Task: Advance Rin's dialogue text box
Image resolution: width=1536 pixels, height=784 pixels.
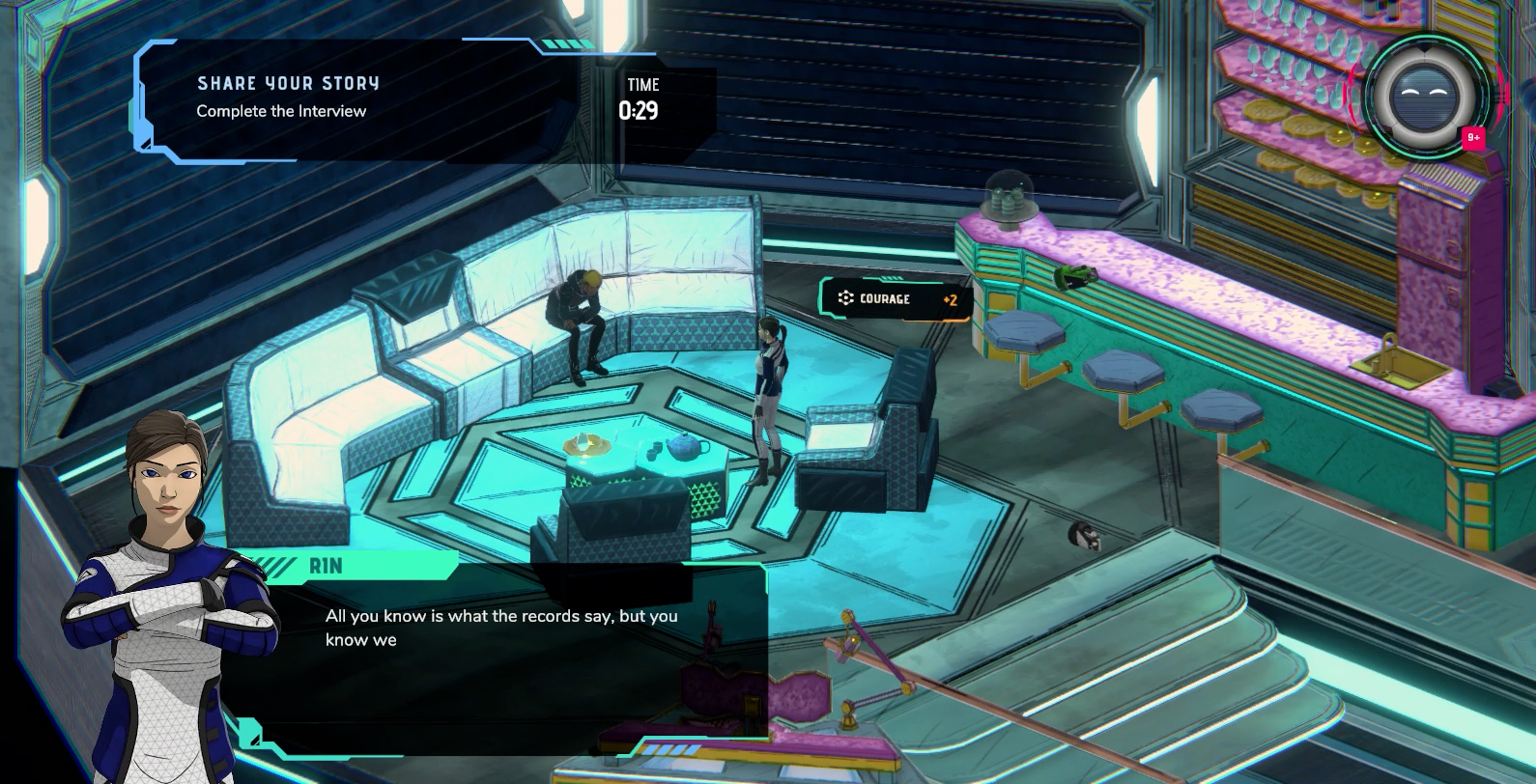Action: [x=500, y=655]
